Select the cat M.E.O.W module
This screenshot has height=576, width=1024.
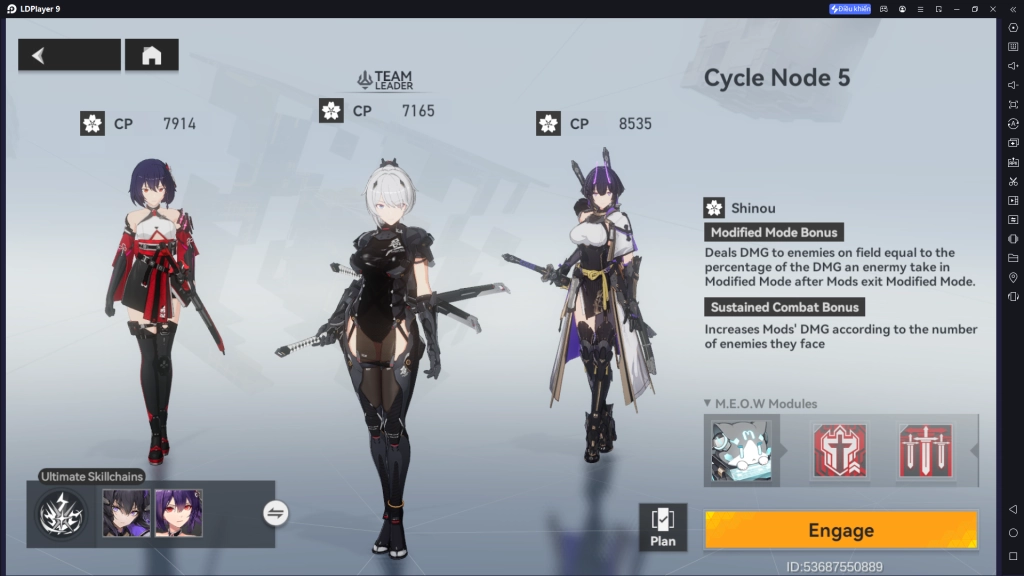click(x=742, y=450)
